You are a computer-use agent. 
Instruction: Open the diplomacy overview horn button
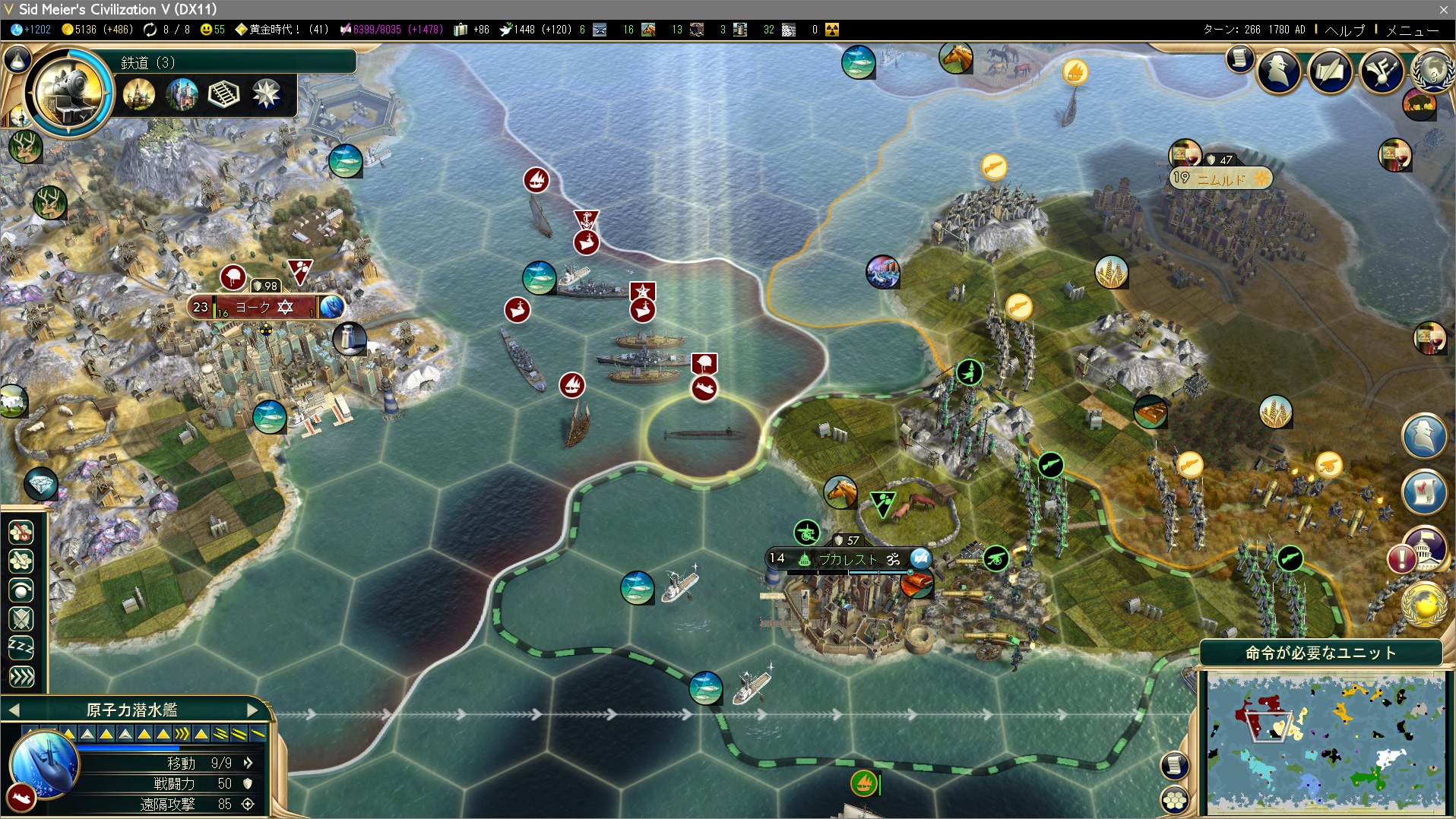1381,72
